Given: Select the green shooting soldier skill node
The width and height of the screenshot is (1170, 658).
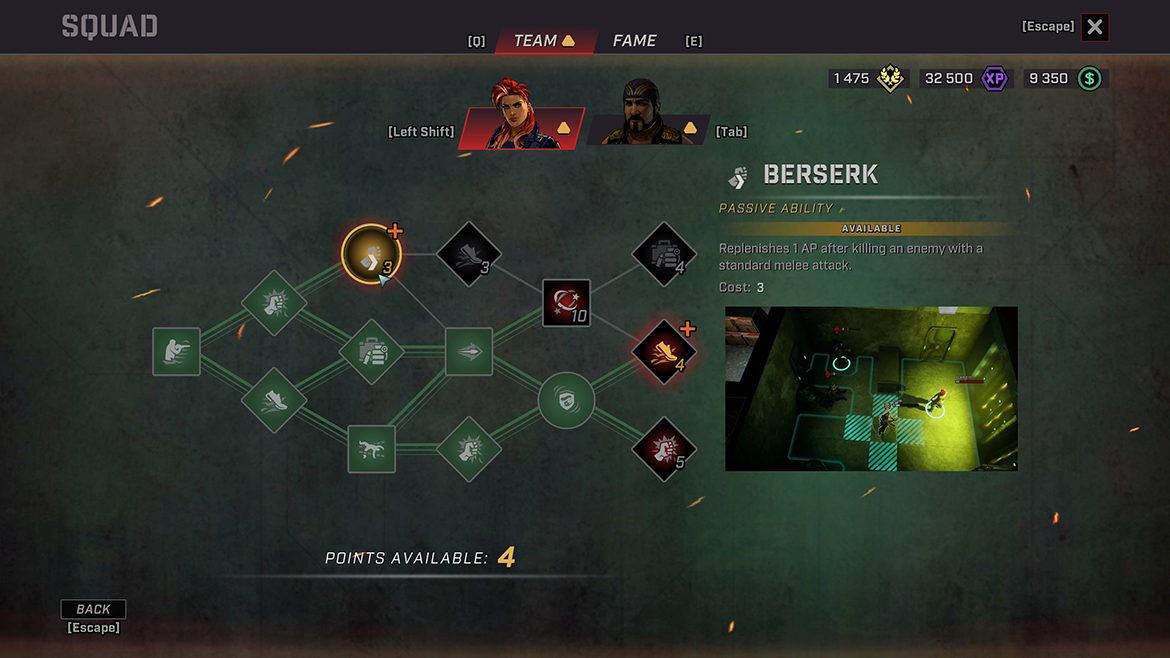Looking at the screenshot, I should (176, 352).
